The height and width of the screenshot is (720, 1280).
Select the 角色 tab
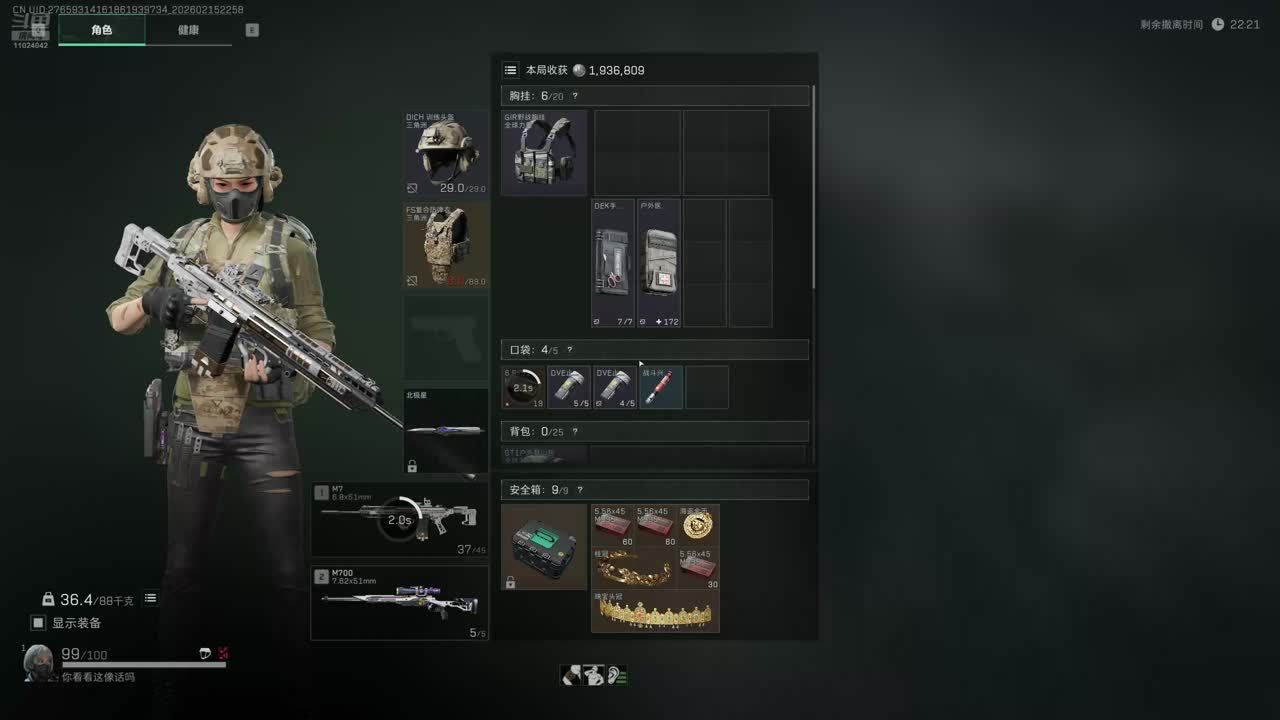[102, 30]
